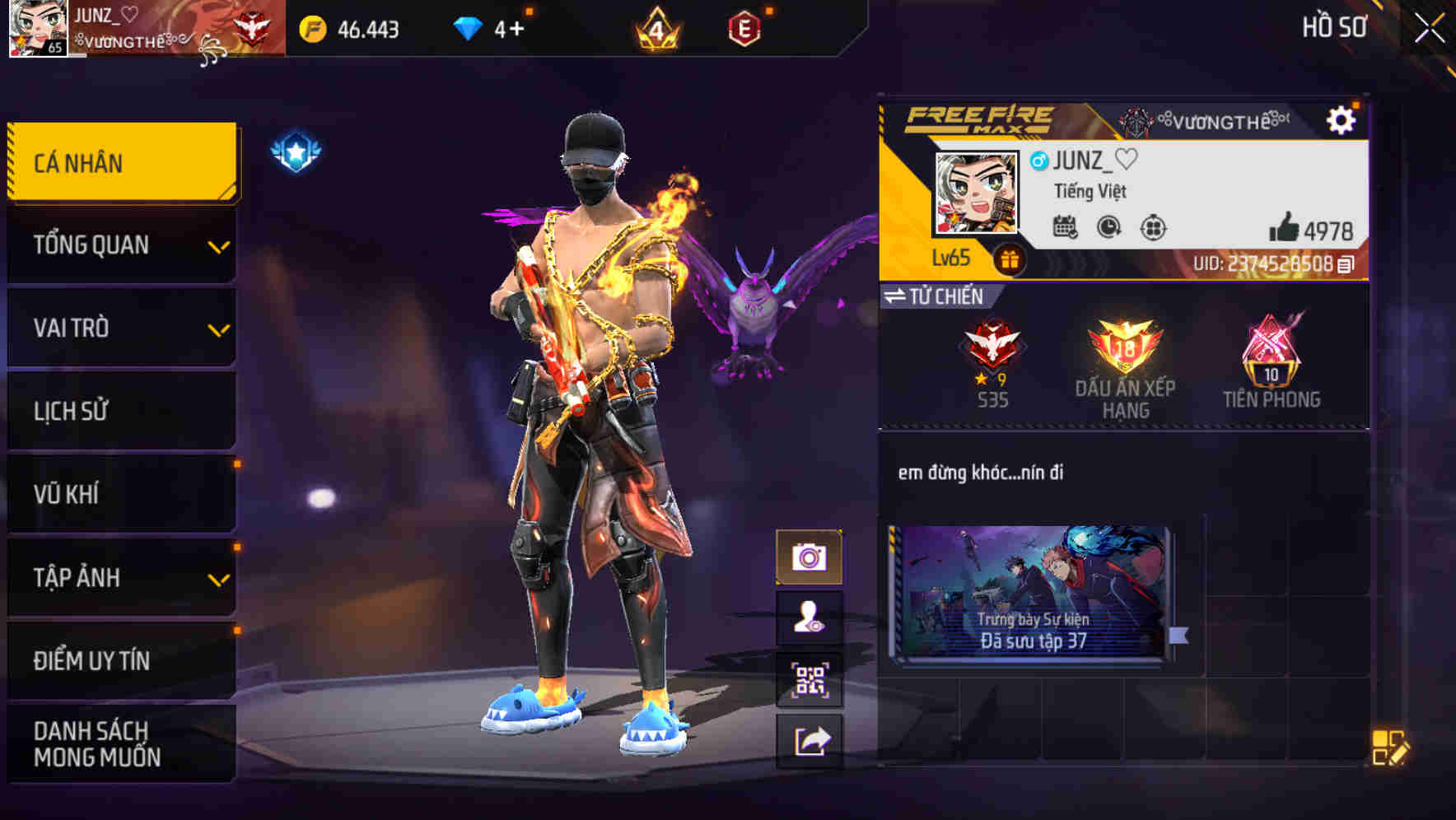
Task: Expand the TỔNG QUAN section
Action: (x=121, y=245)
